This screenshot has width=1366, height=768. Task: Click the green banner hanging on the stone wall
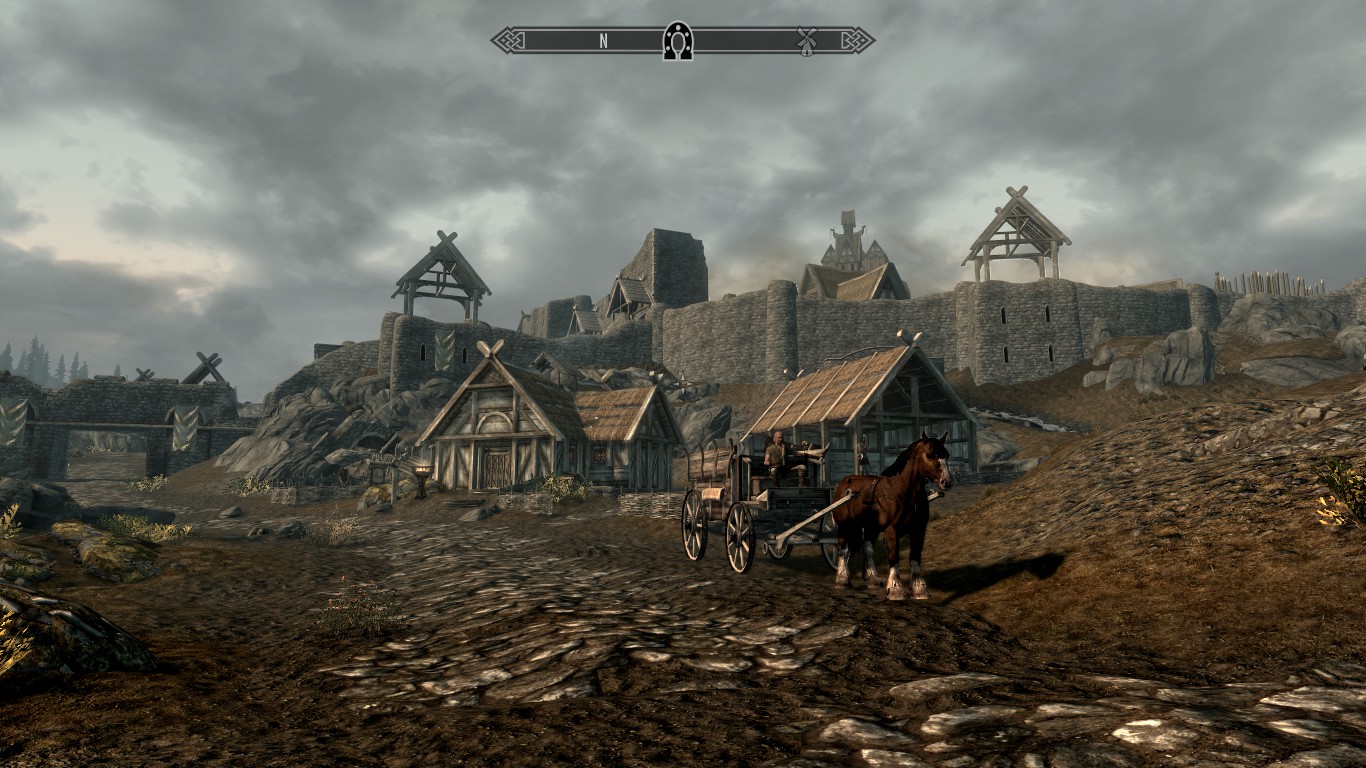[x=443, y=352]
